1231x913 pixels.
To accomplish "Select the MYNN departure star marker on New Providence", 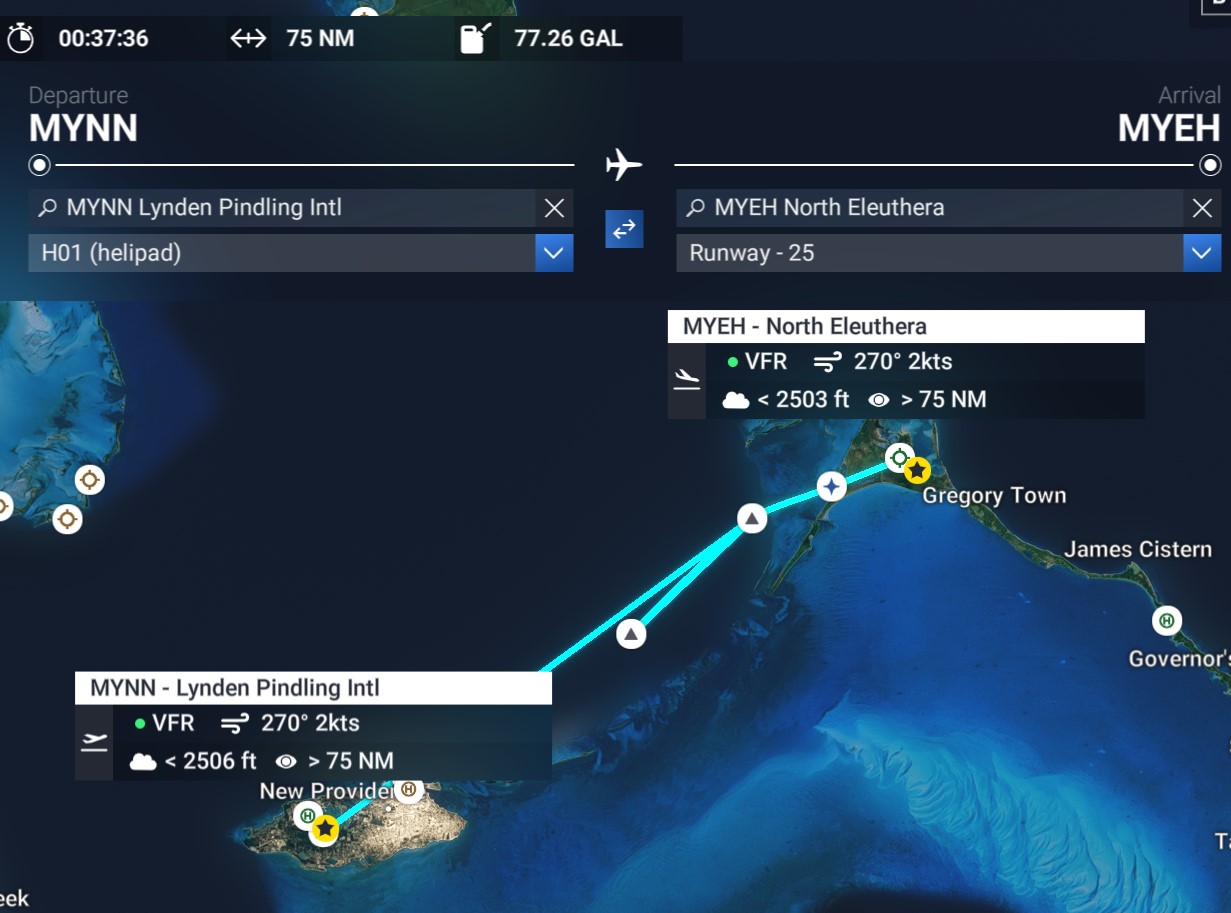I will 325,828.
